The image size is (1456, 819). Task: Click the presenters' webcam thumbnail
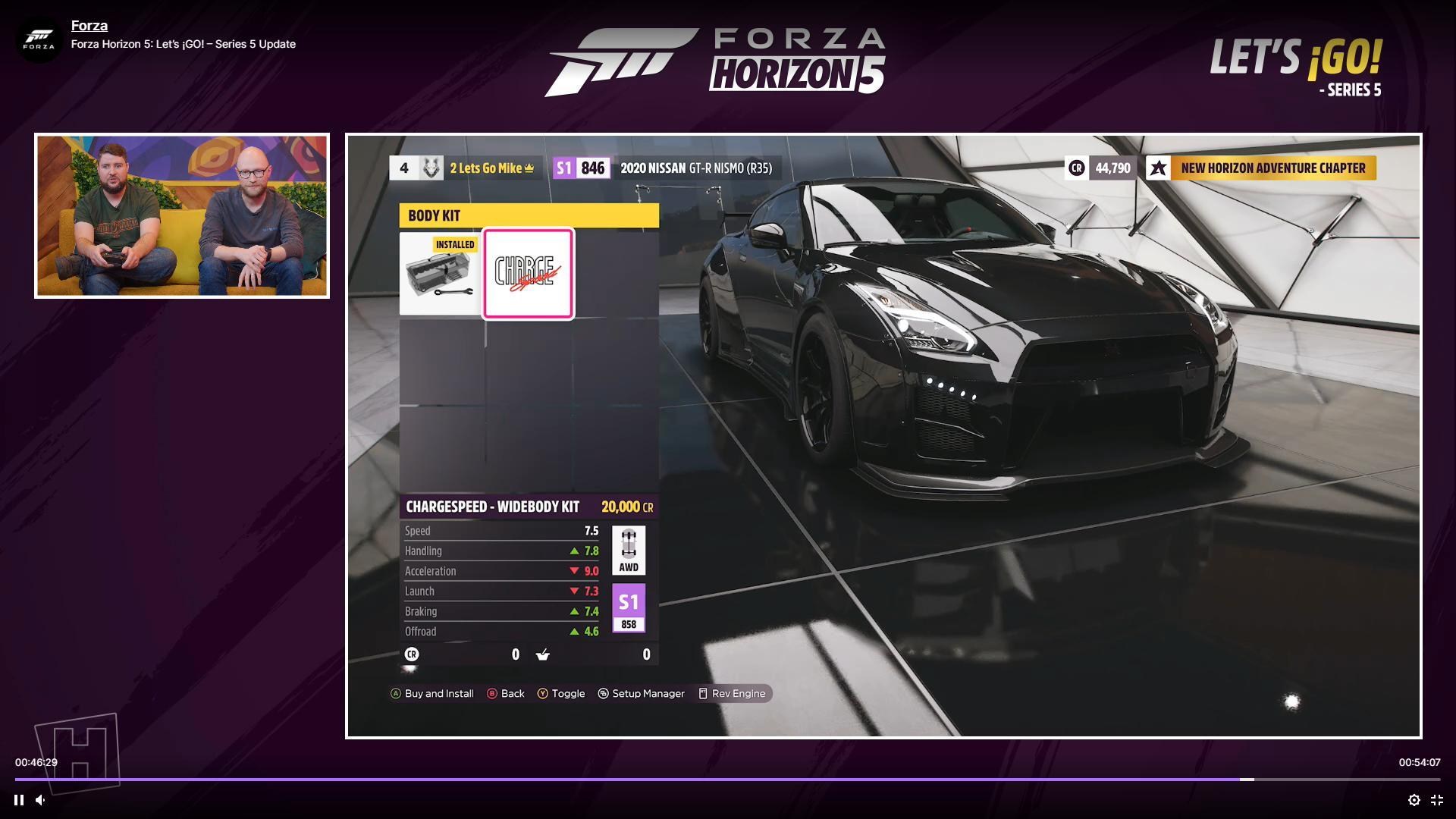coord(181,215)
